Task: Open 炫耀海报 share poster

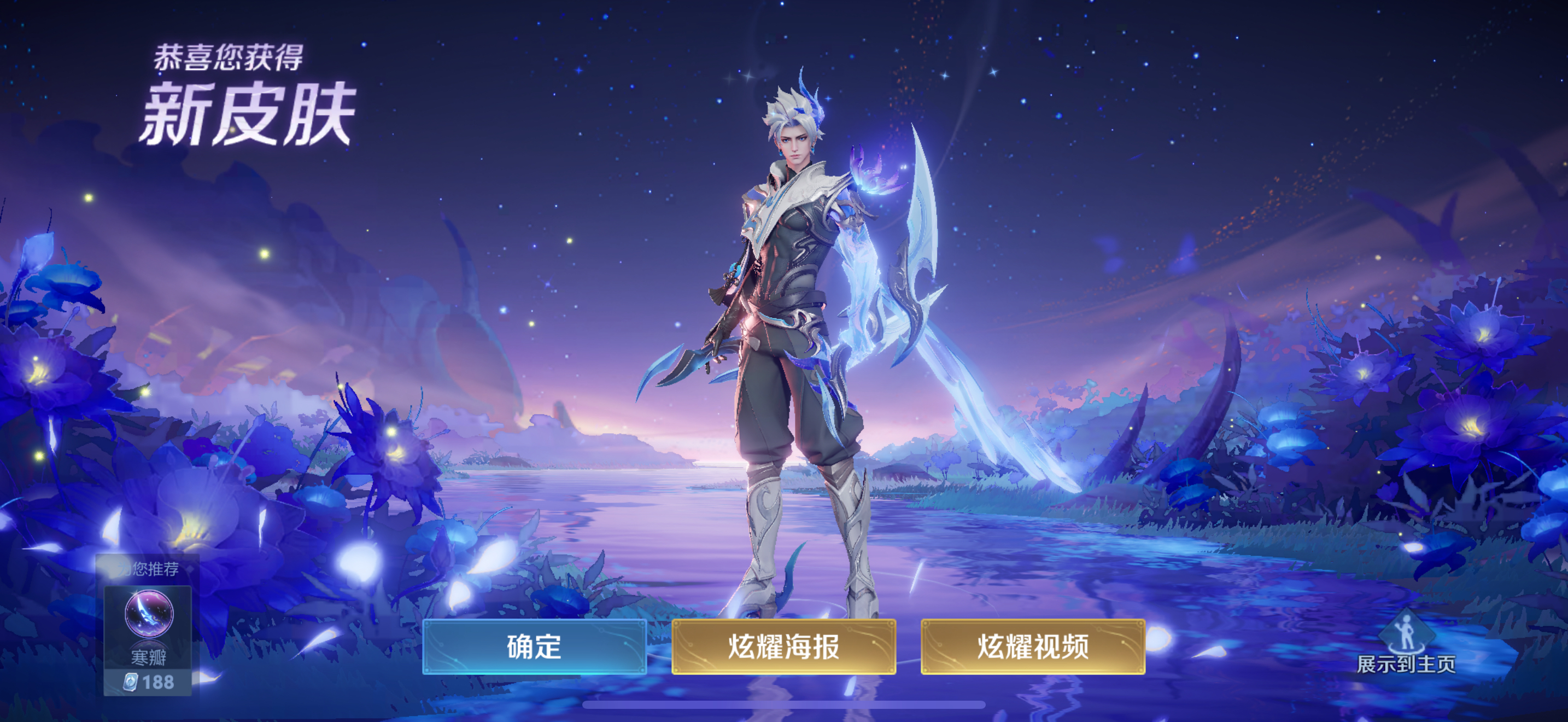Action: (783, 647)
